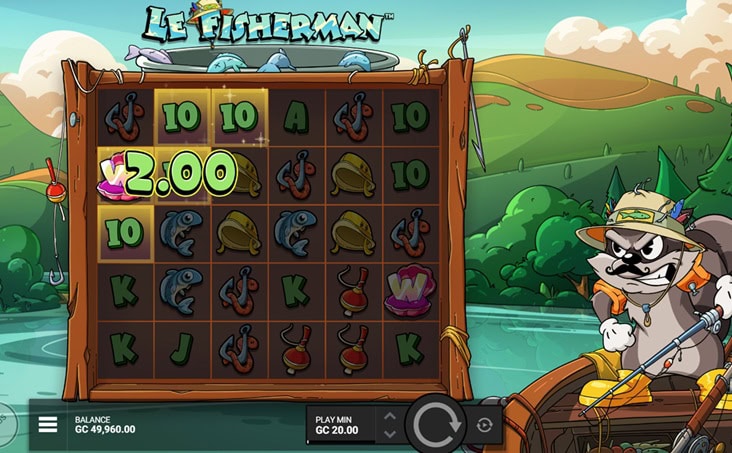Open the Play Min bet amount selector
This screenshot has width=732, height=453.
point(341,425)
